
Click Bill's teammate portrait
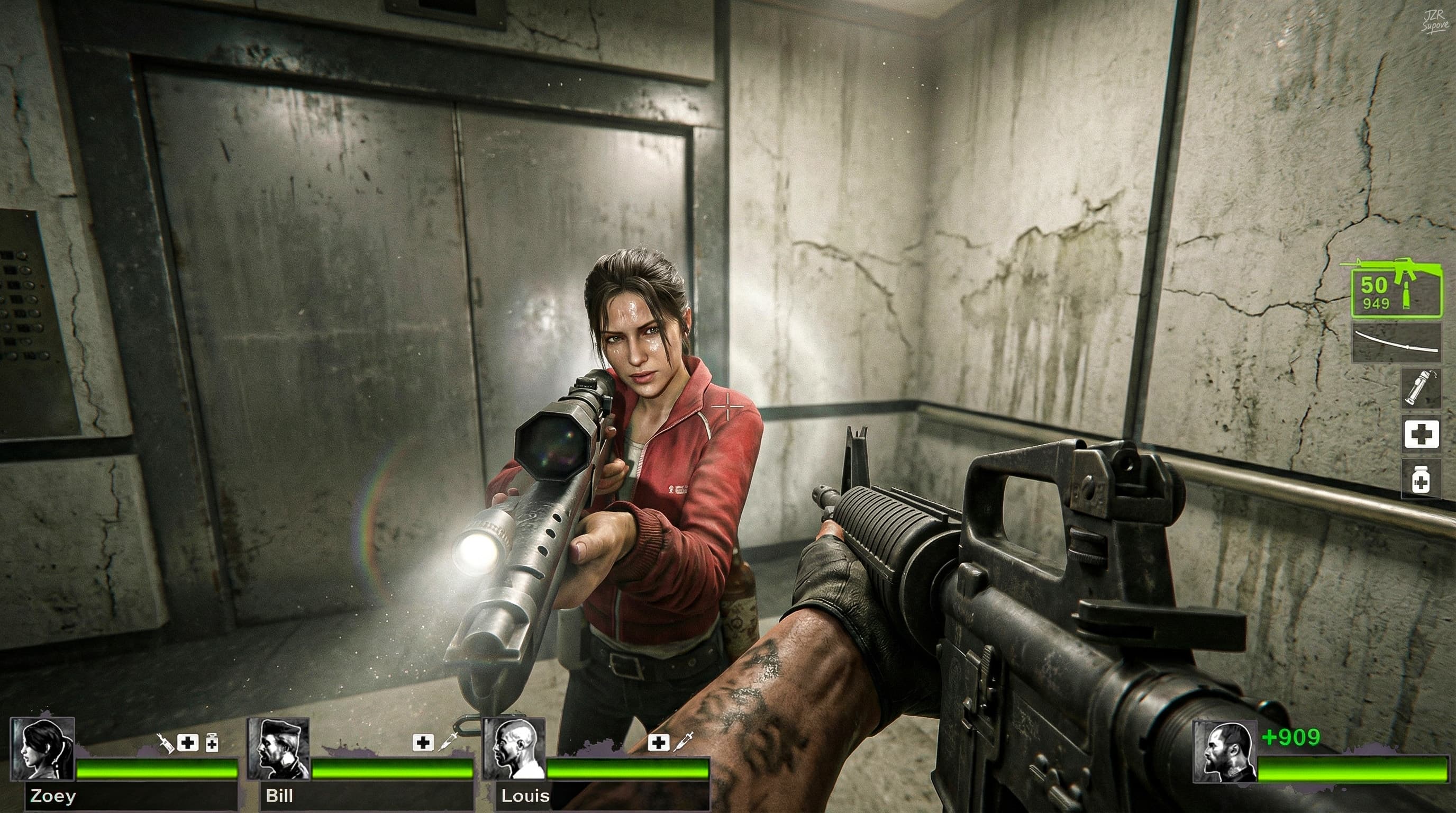[278, 749]
